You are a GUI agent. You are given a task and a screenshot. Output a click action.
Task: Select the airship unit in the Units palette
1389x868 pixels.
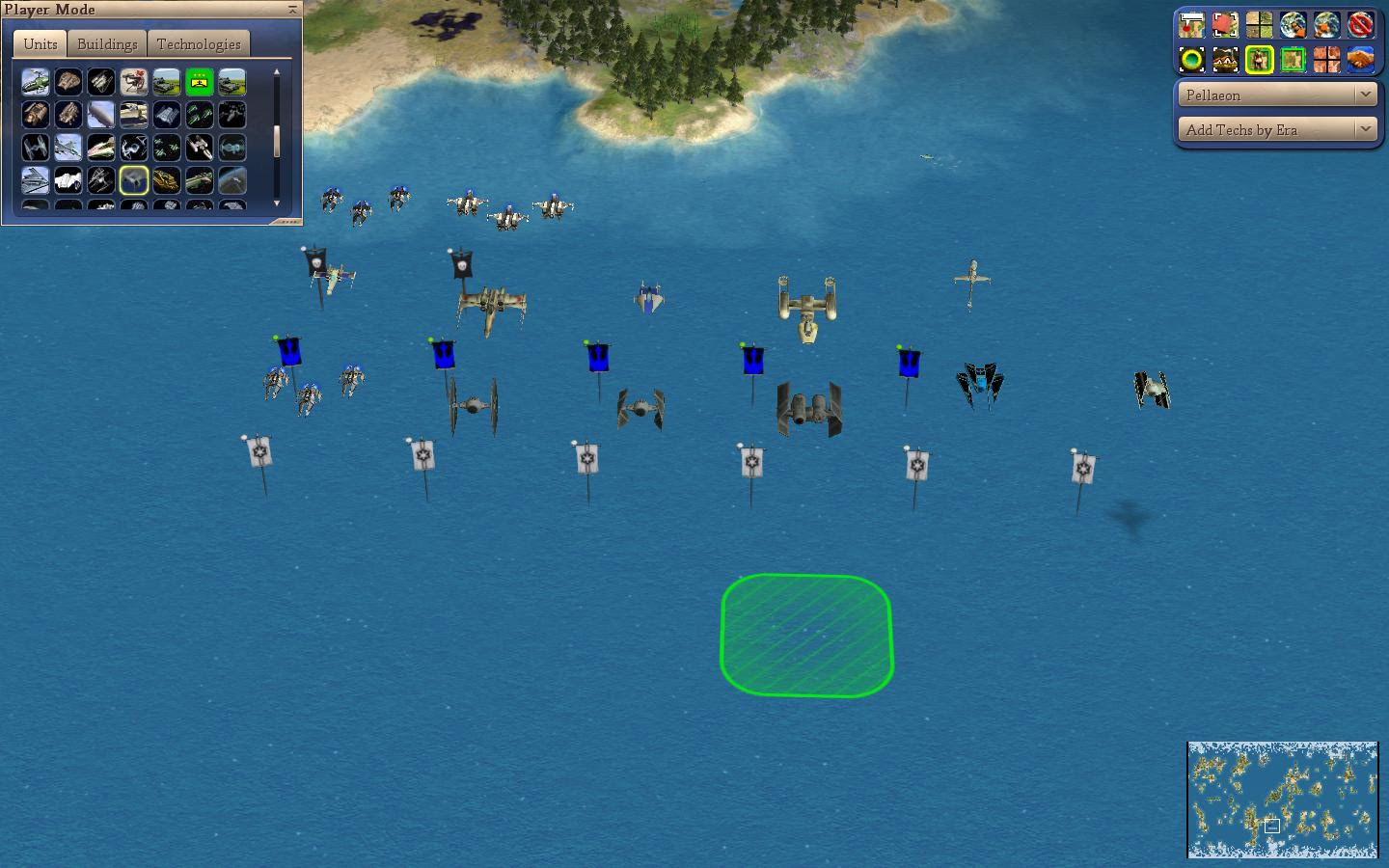coord(101,114)
